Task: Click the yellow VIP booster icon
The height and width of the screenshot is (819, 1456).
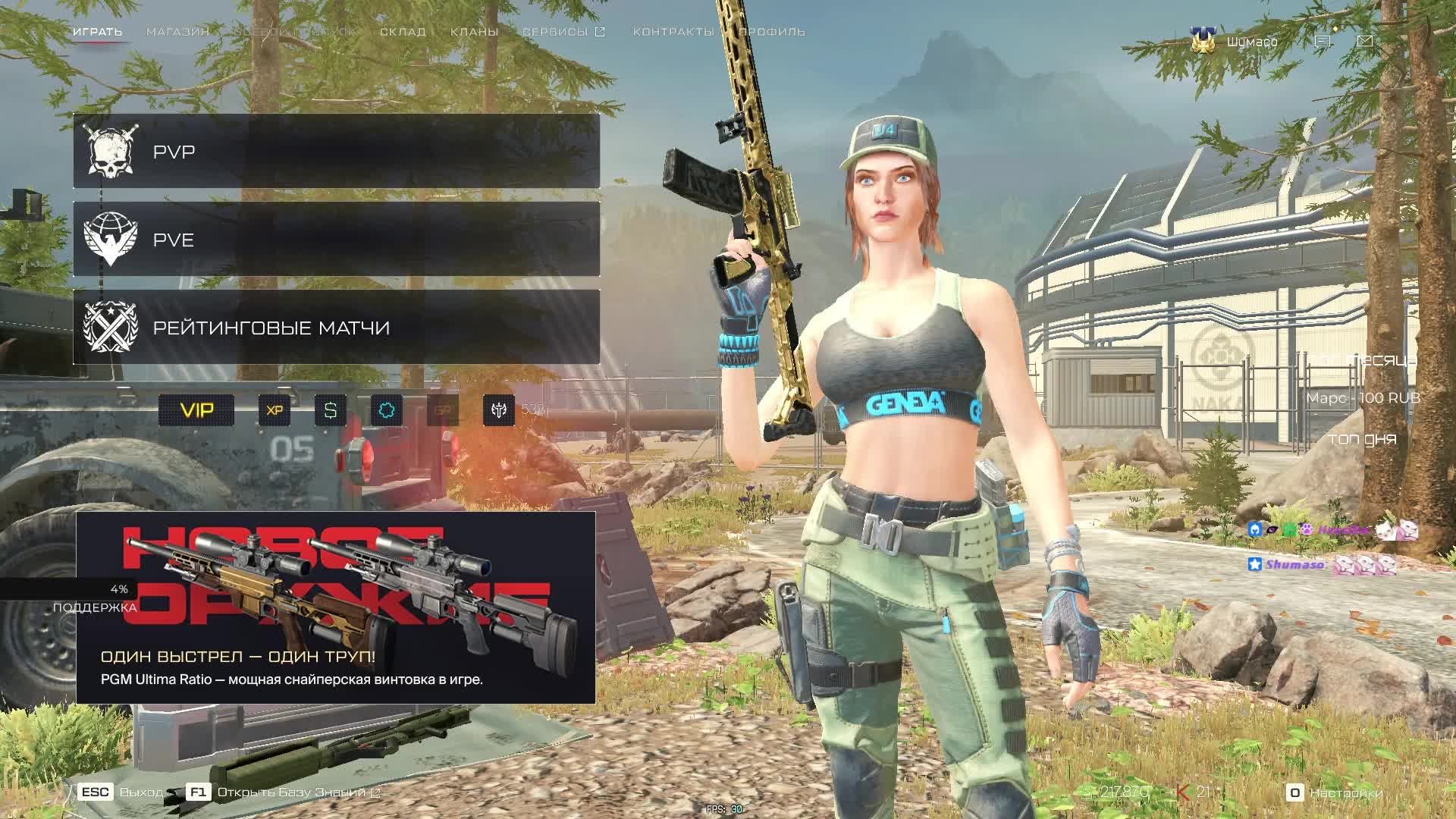Action: (x=196, y=410)
